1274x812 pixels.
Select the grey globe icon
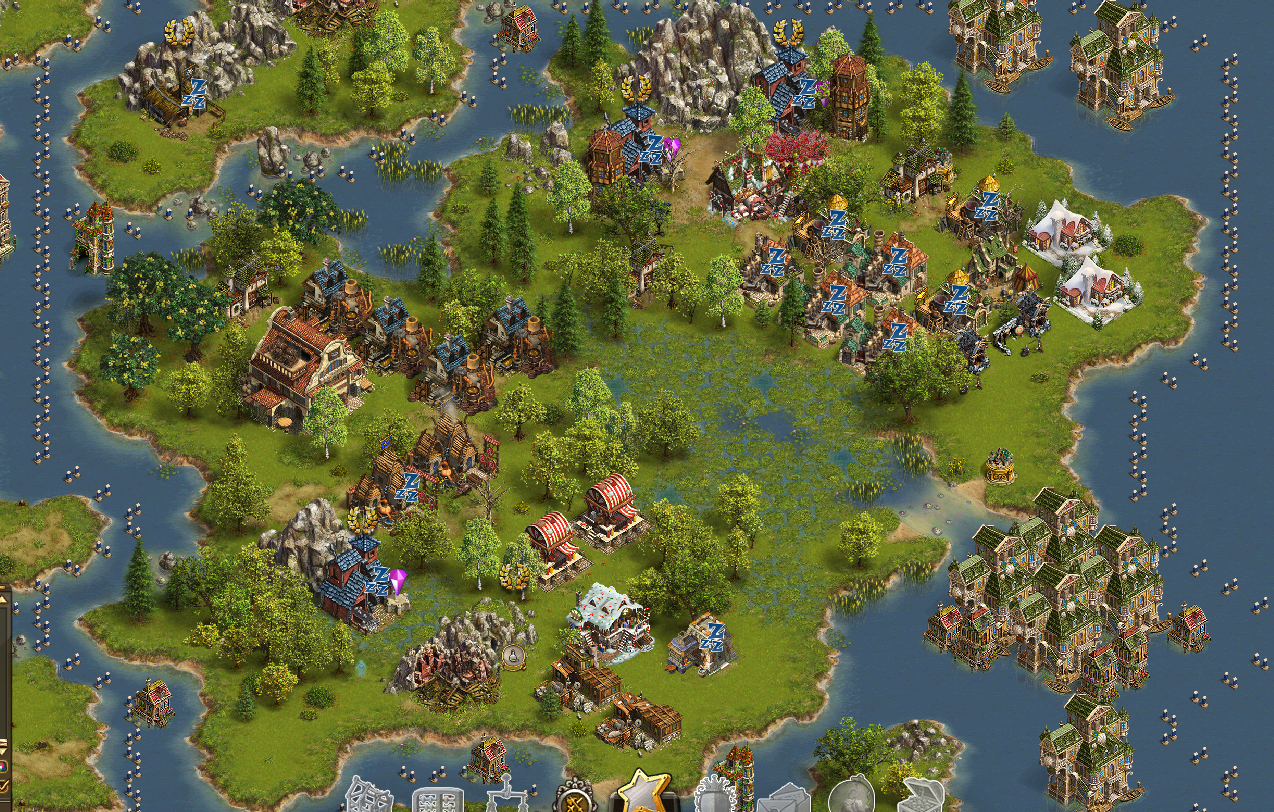coord(852,797)
